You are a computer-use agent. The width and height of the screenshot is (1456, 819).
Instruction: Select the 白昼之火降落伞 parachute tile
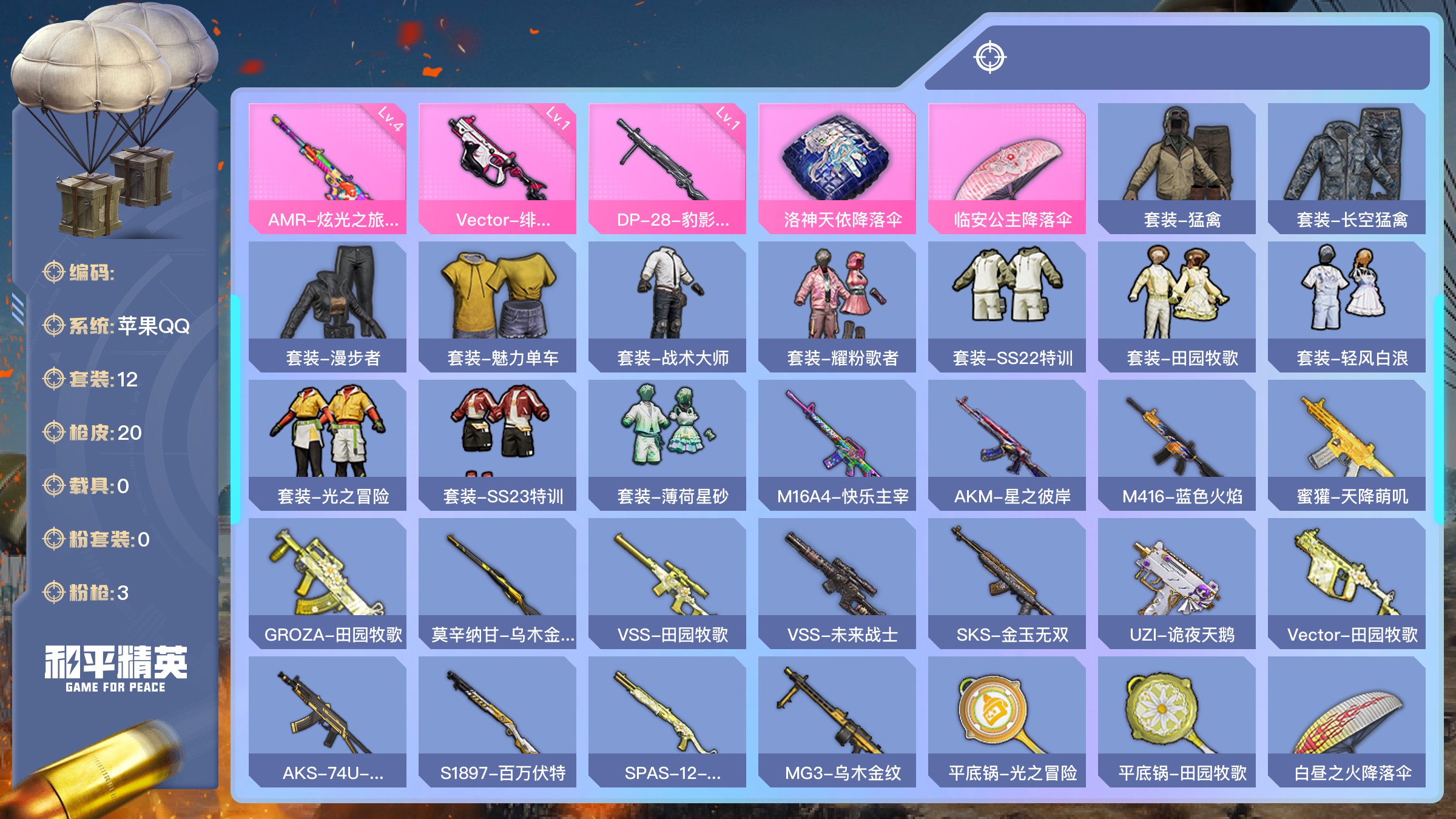(x=1347, y=721)
